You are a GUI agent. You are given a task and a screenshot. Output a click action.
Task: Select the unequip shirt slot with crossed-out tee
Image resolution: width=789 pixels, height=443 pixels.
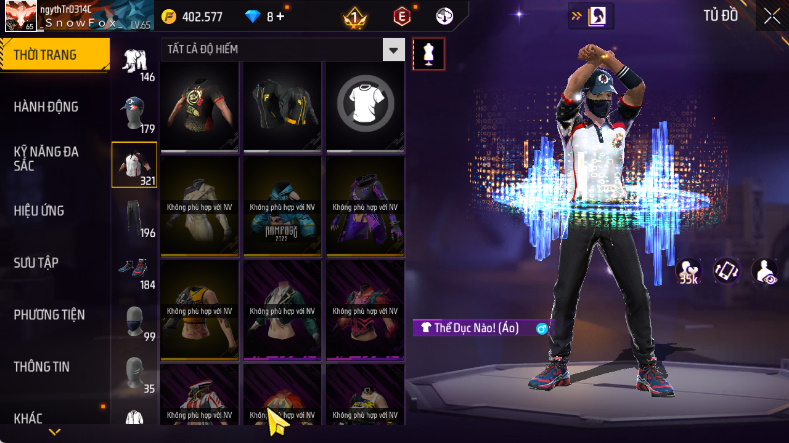pyautogui.click(x=365, y=104)
